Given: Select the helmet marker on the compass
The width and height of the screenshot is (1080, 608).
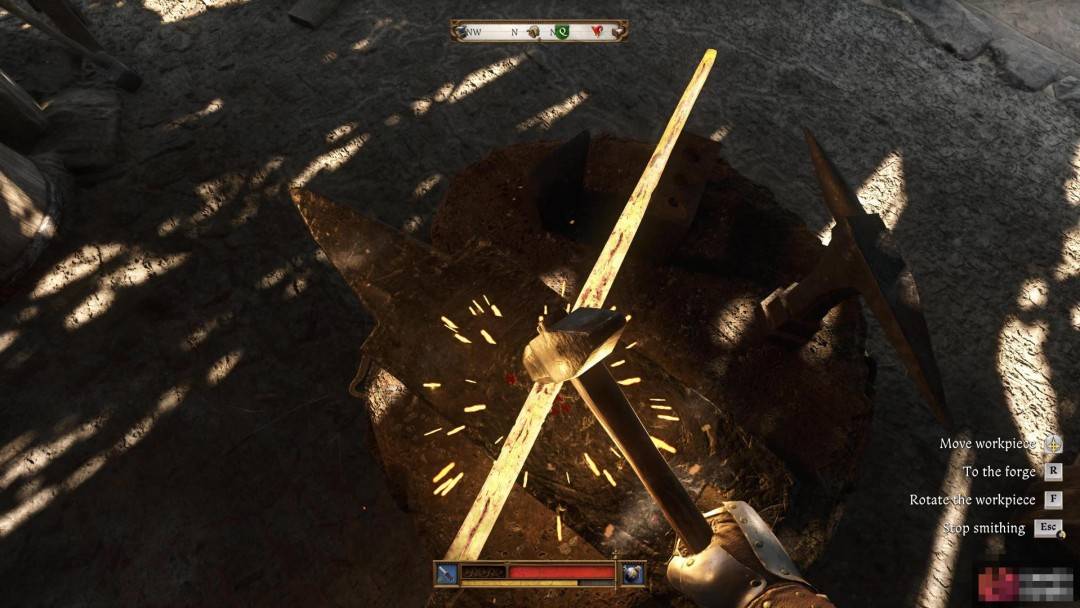Looking at the screenshot, I should tap(534, 31).
